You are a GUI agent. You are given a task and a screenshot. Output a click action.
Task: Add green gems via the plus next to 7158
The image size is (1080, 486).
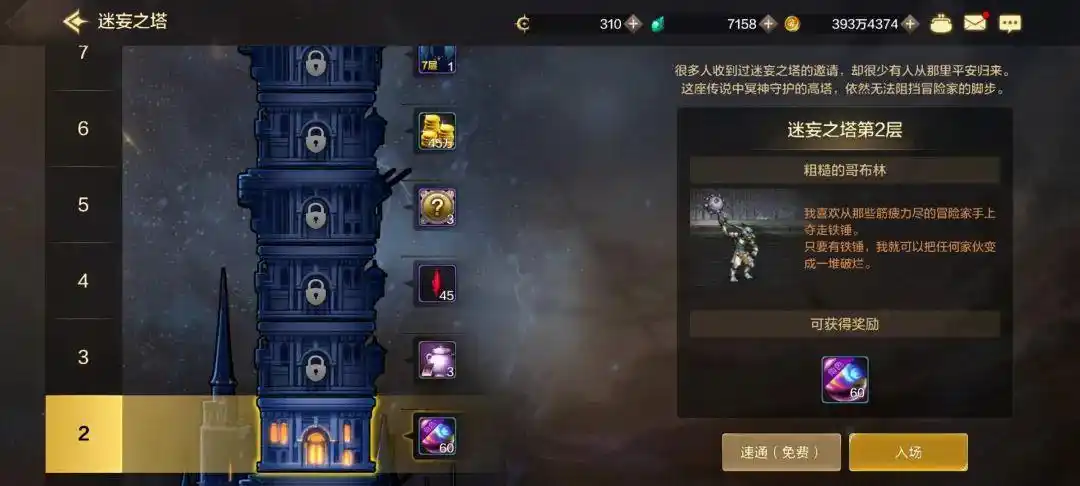pos(768,24)
